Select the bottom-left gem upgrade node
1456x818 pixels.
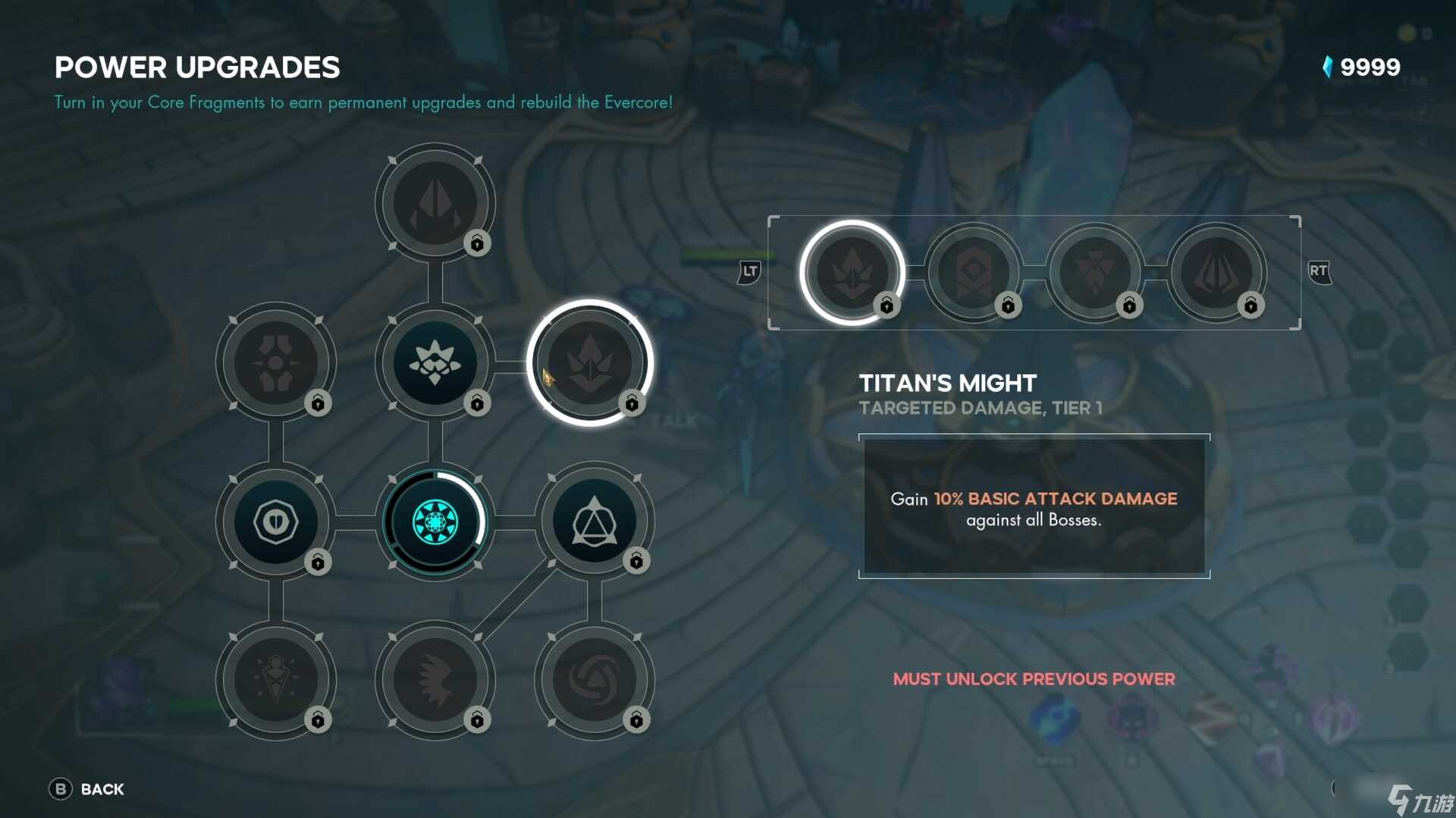pyautogui.click(x=275, y=681)
